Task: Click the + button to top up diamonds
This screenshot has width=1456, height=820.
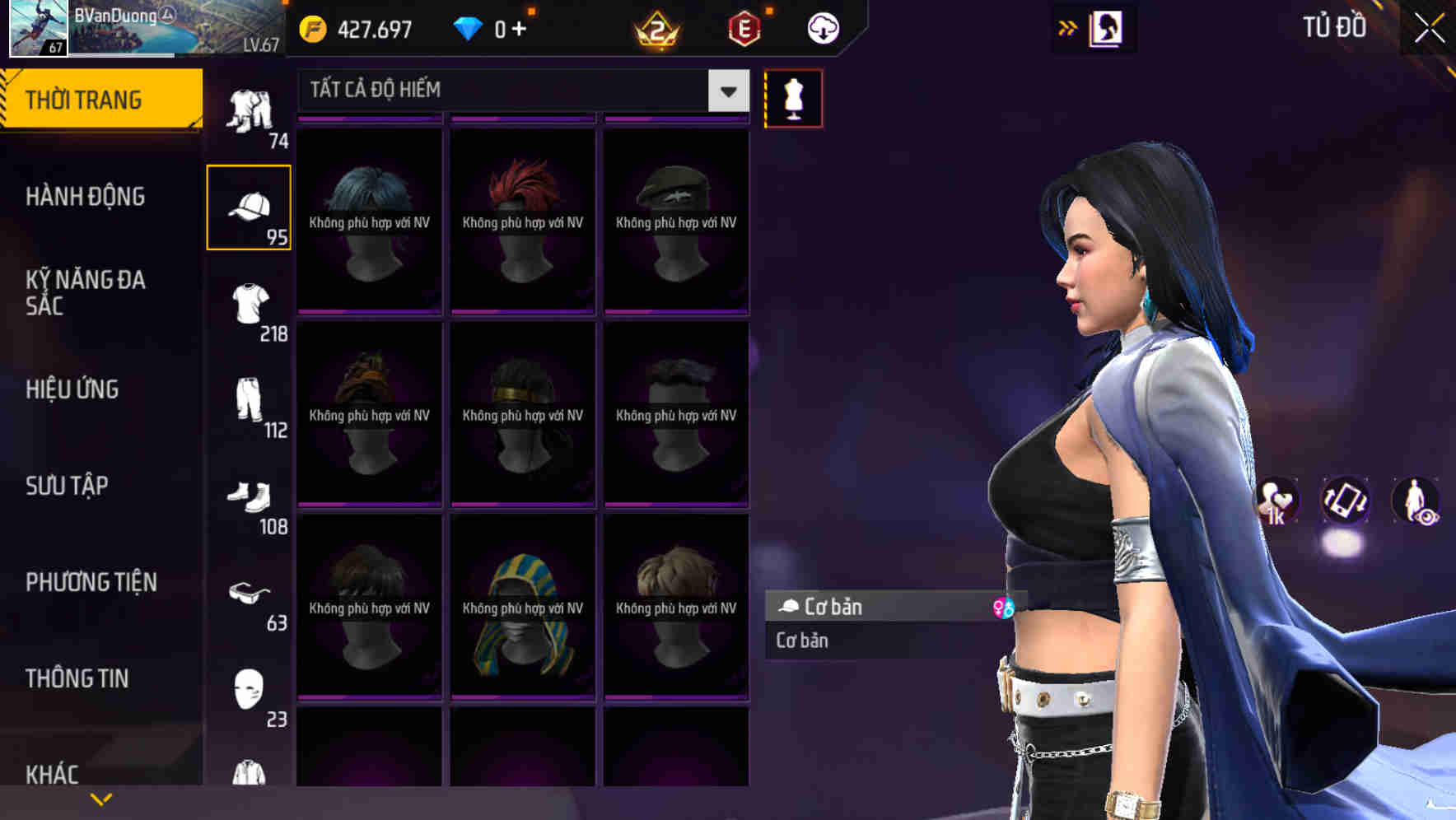Action: click(520, 27)
